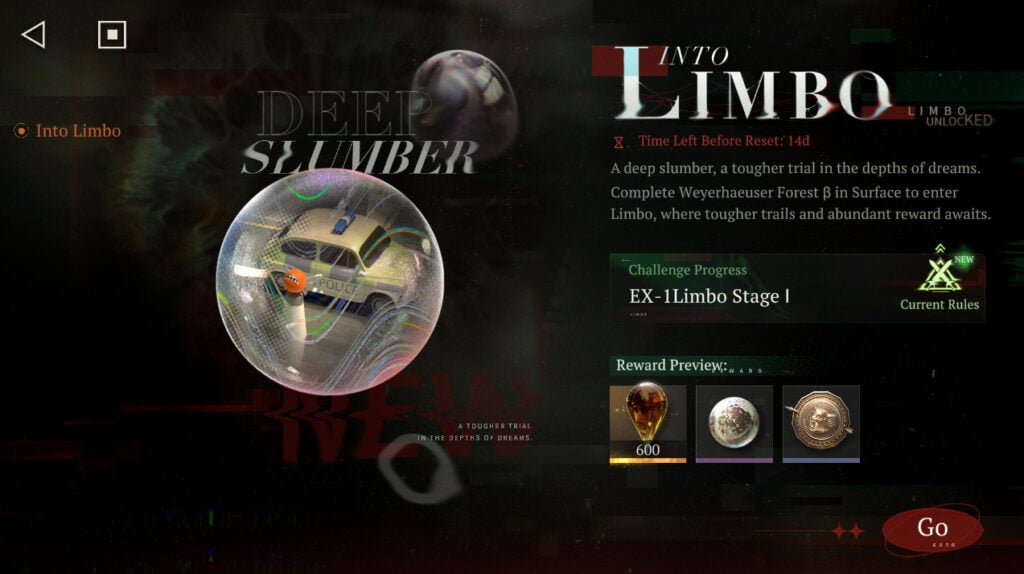Go back using the triangle arrow
The width and height of the screenshot is (1024, 574).
(33, 35)
